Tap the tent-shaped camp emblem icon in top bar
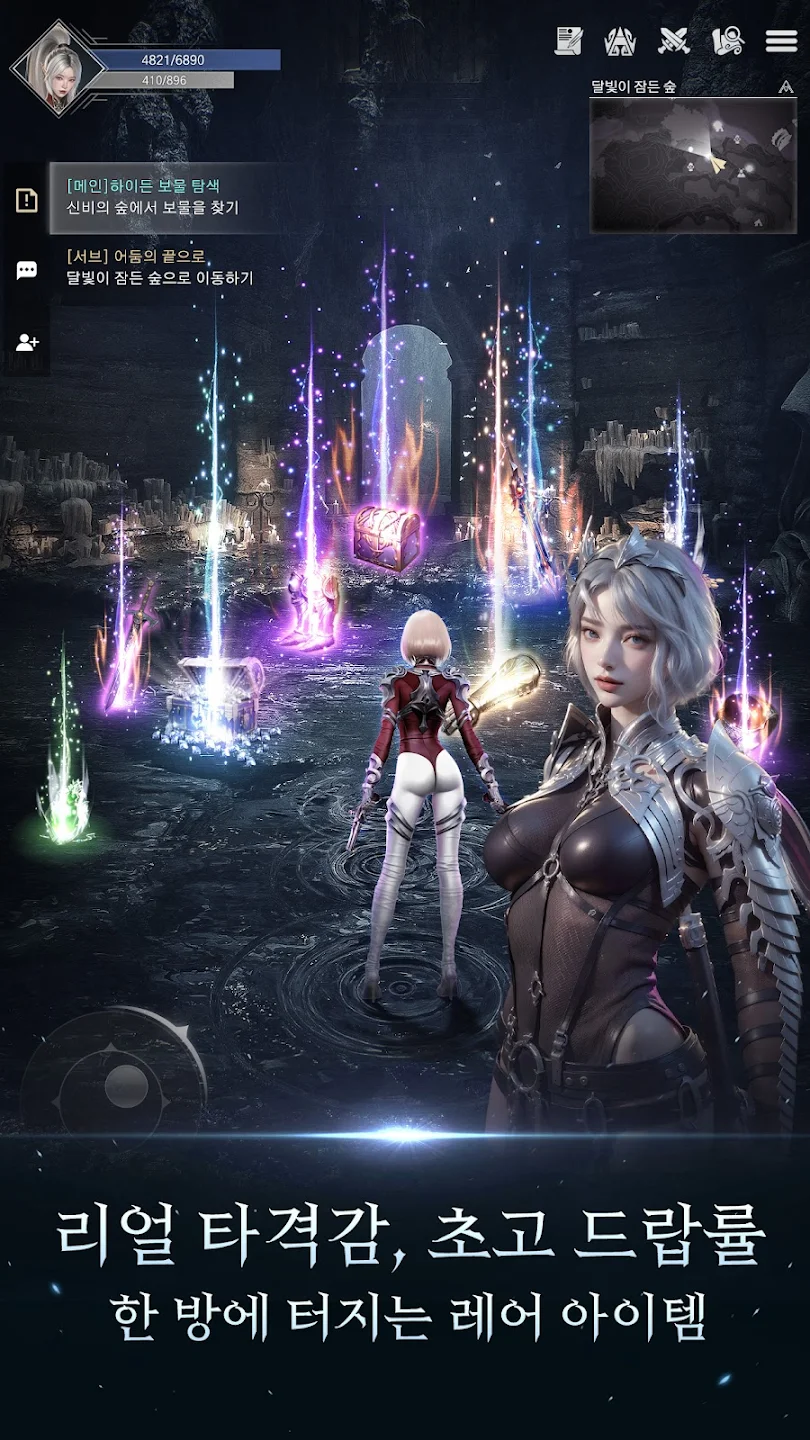Viewport: 810px width, 1440px height. [x=621, y=41]
